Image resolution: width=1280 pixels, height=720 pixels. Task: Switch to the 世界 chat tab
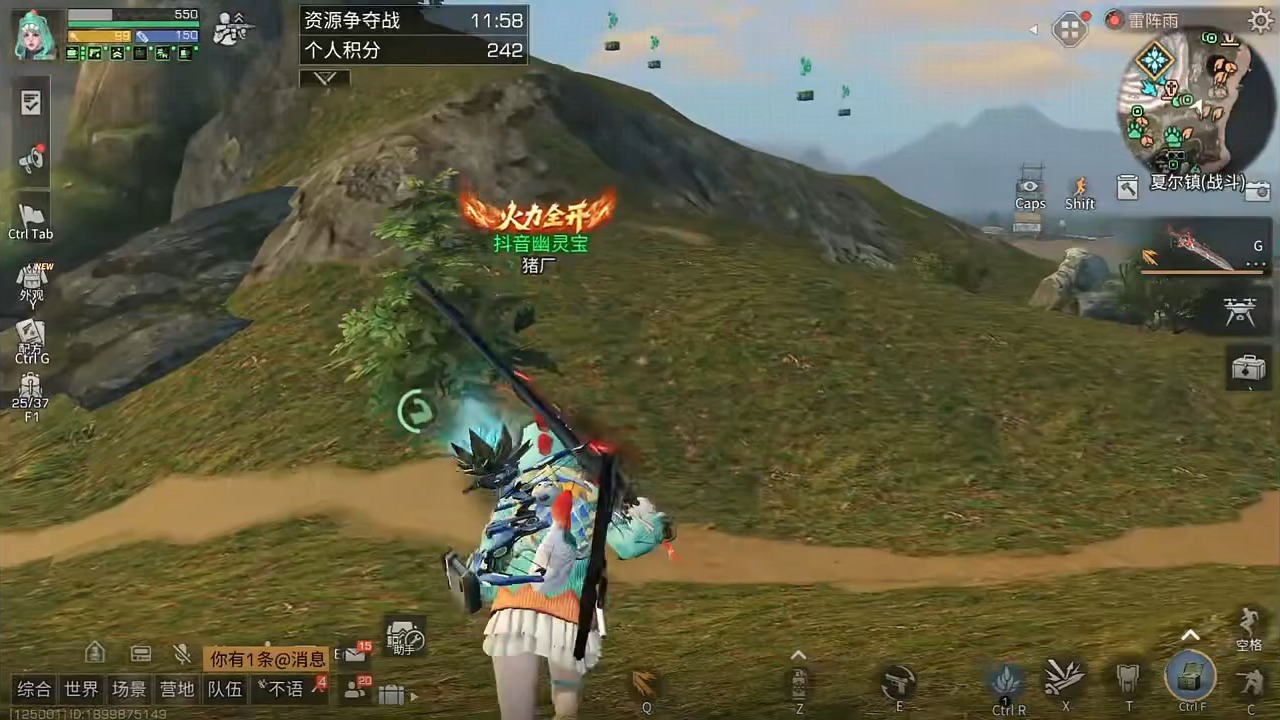tap(82, 689)
